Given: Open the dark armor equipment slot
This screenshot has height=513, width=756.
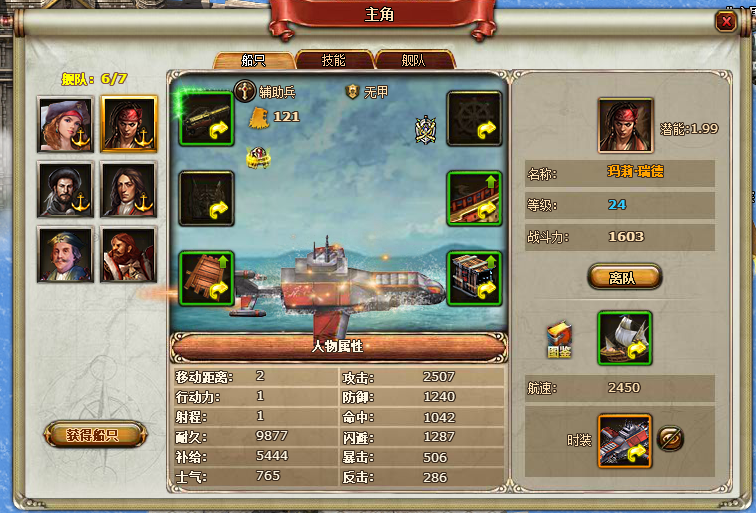Looking at the screenshot, I should tap(207, 198).
